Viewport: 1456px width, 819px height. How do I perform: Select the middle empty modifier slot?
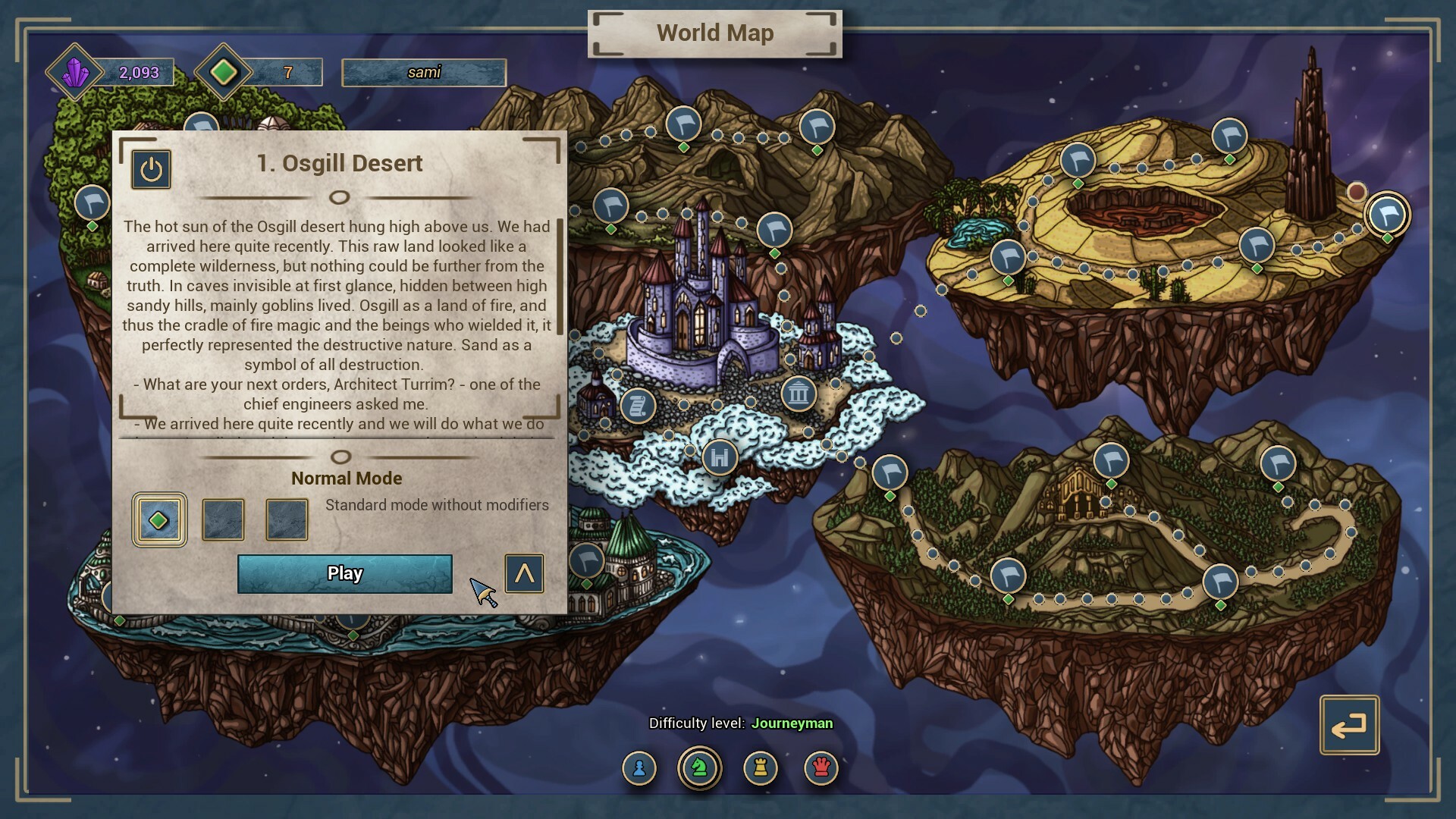click(222, 520)
